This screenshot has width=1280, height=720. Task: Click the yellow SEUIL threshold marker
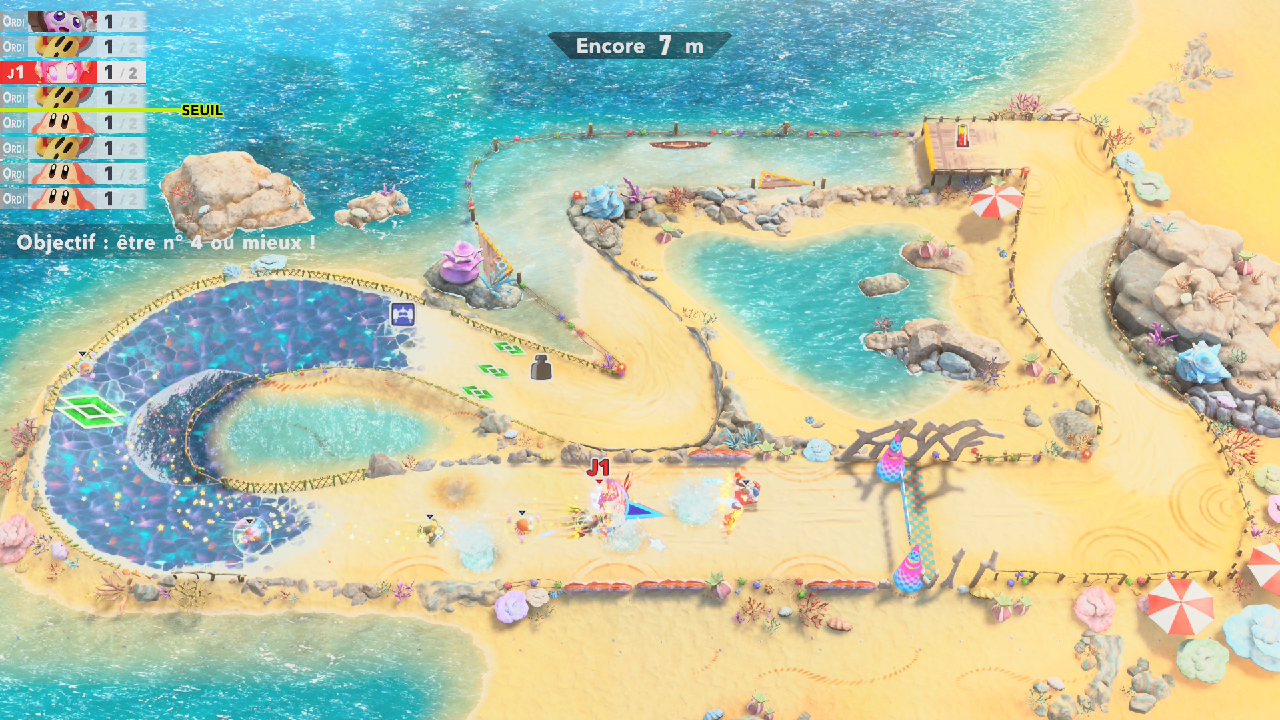click(x=201, y=110)
